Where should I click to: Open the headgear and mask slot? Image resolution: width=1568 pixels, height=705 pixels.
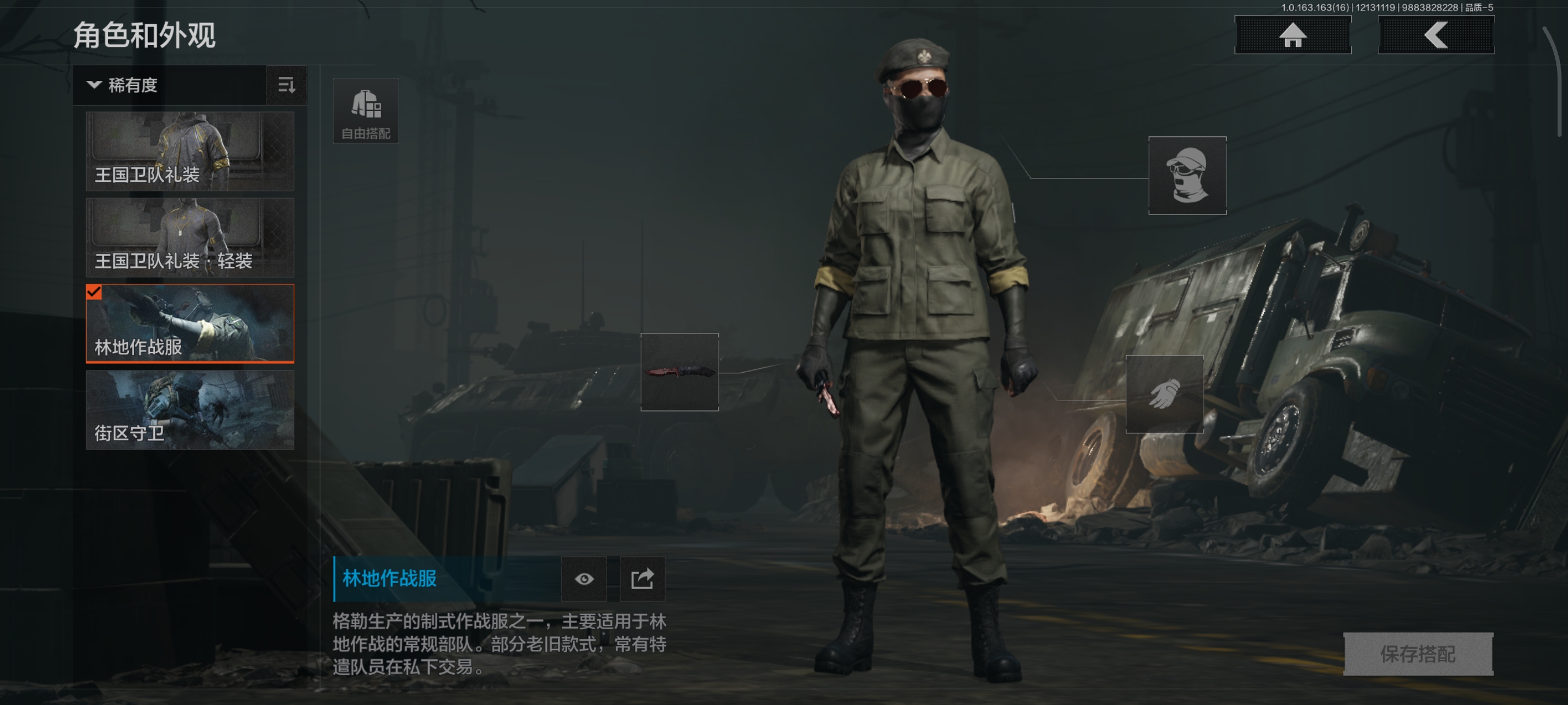point(1186,175)
